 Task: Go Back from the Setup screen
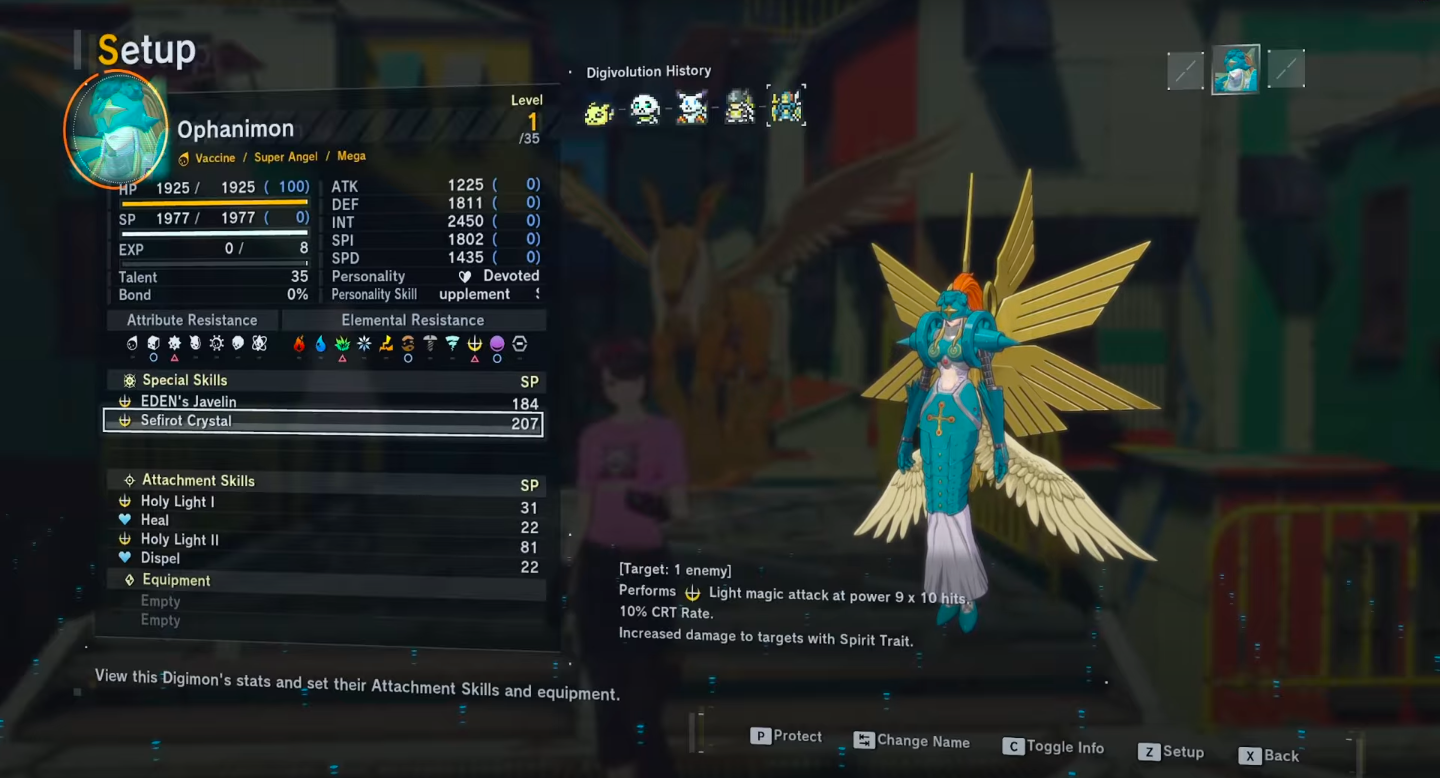(x=1269, y=756)
